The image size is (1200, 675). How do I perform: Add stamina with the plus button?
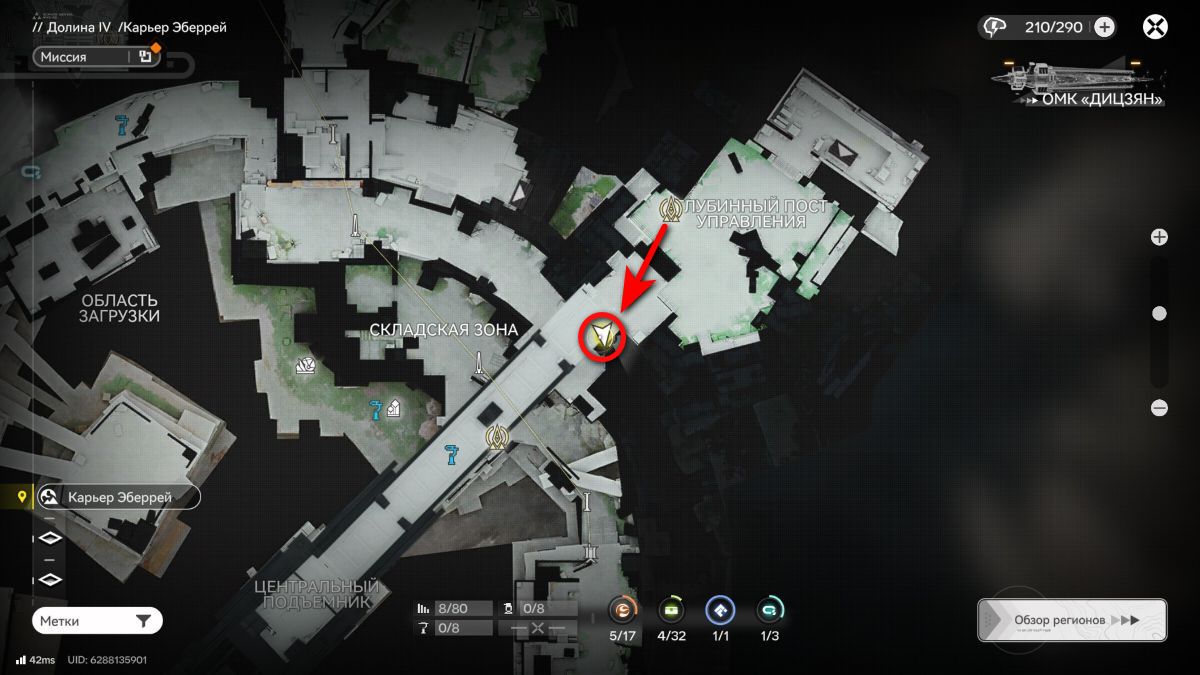[x=1104, y=27]
